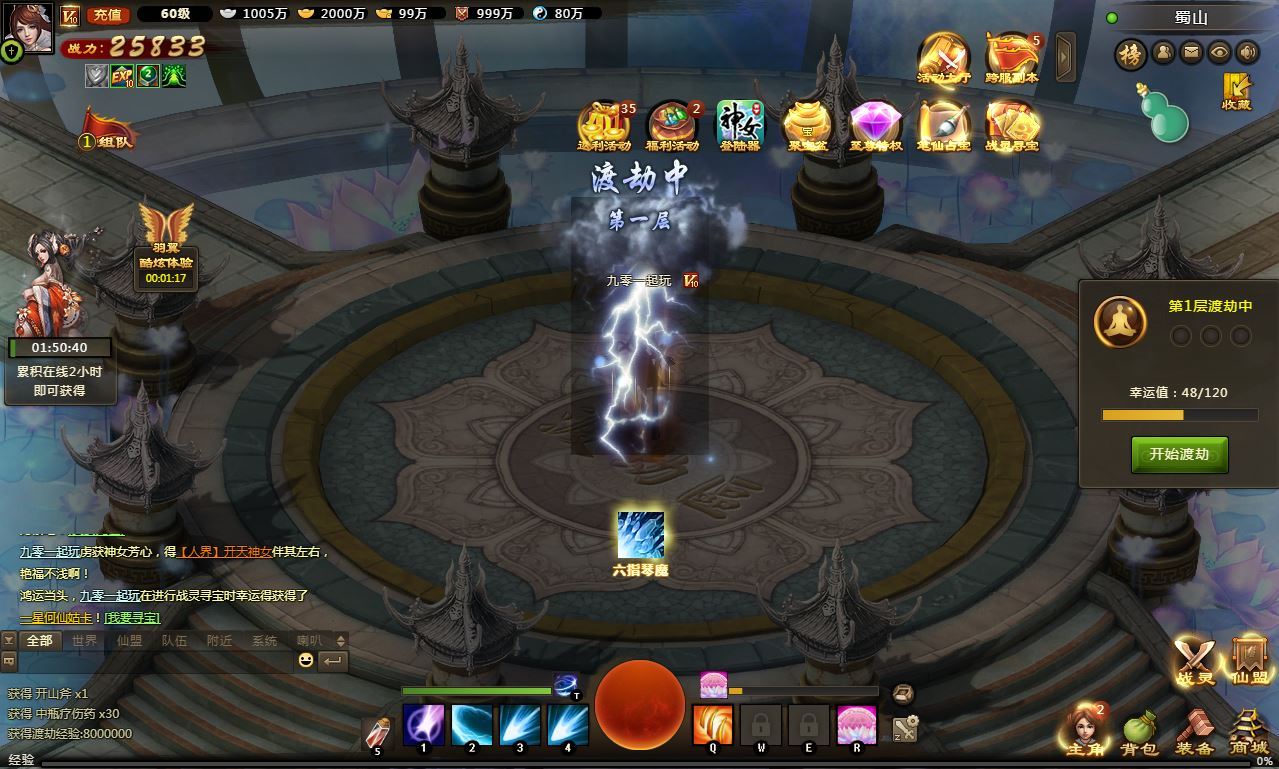1279x769 pixels.
Task: Open the chat emoji picker
Action: coord(306,660)
